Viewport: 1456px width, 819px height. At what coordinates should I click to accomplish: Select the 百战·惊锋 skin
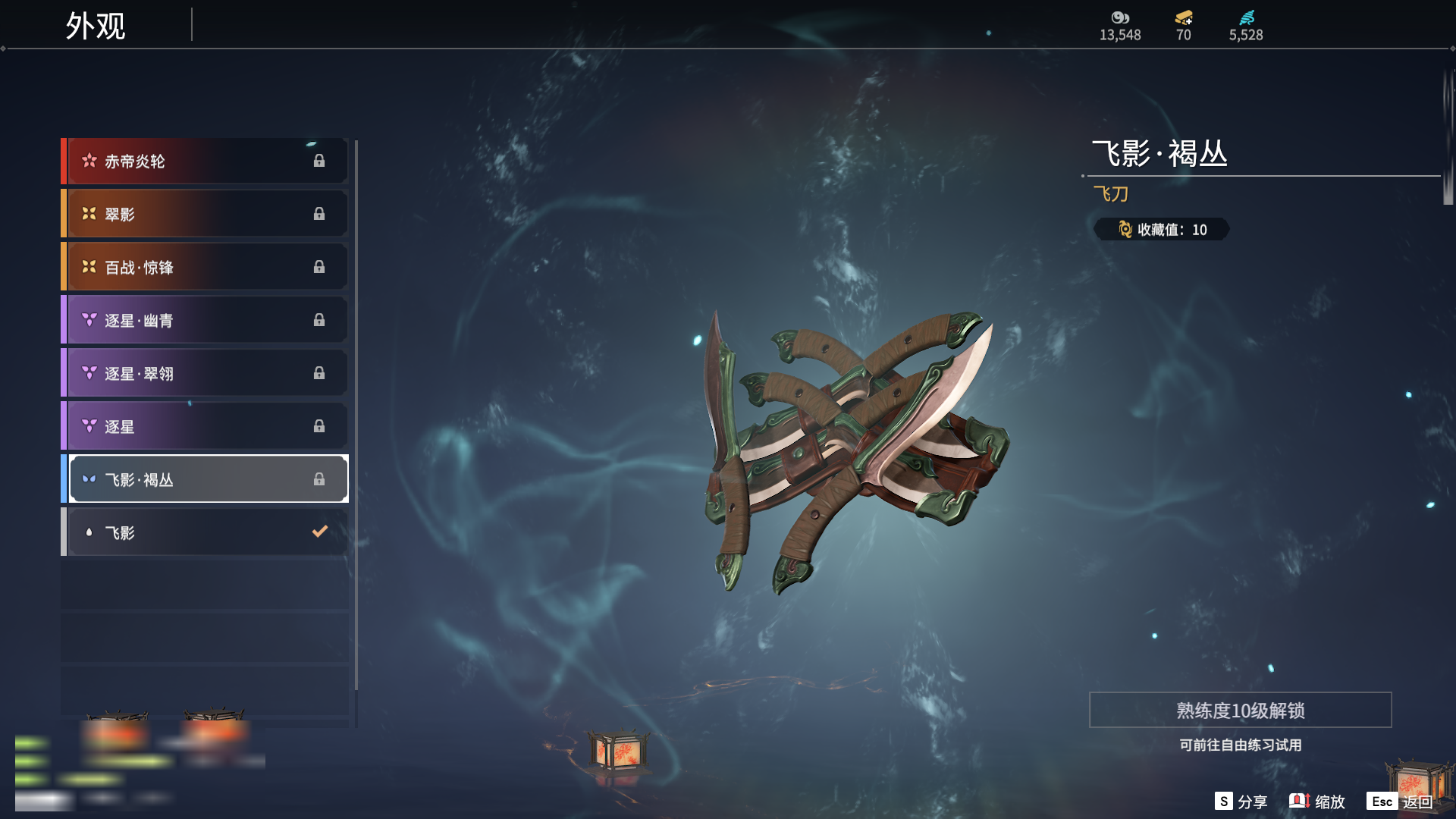click(x=205, y=267)
